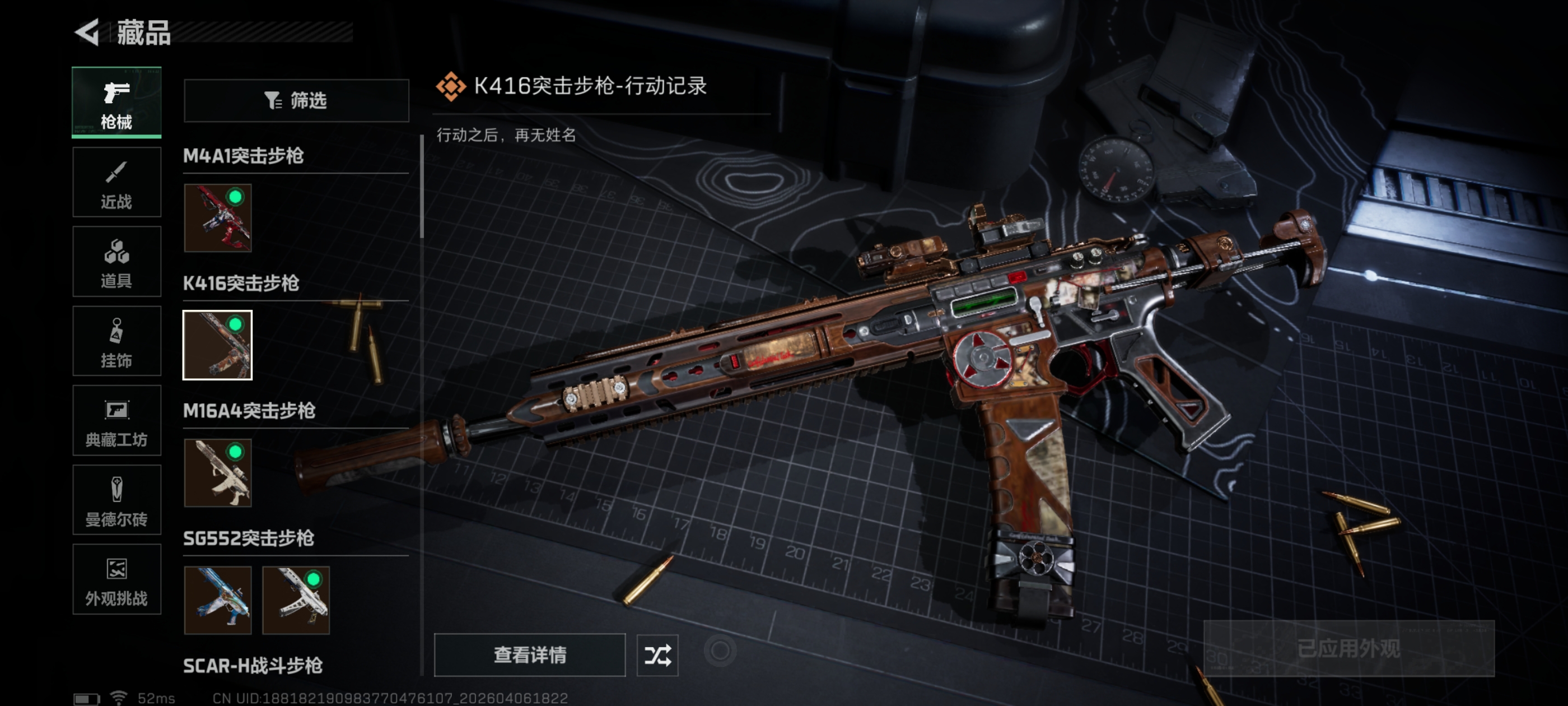Choose the white SG552 skin thumbnail

tap(296, 600)
